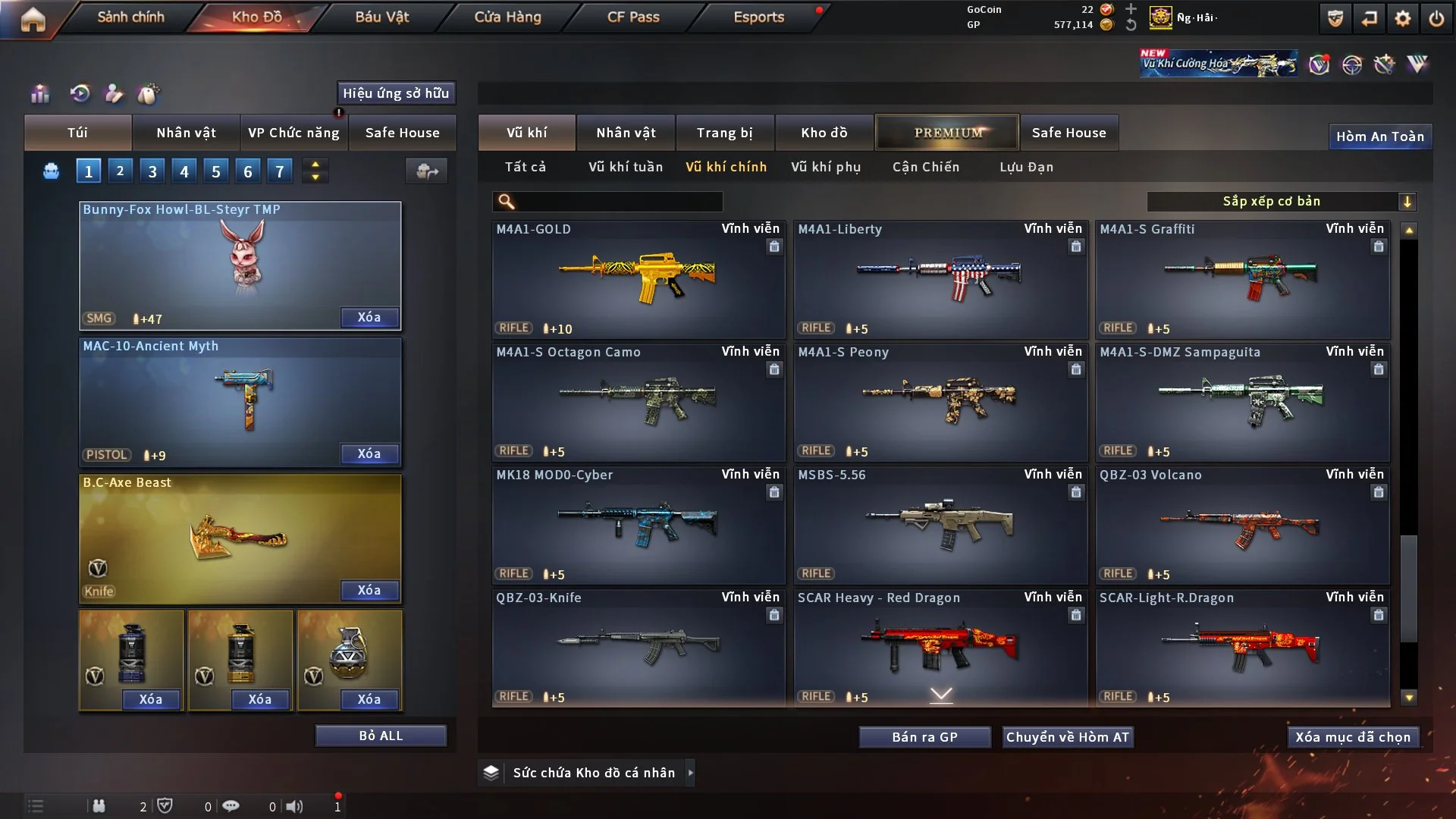Image resolution: width=1456 pixels, height=819 pixels.
Task: Pick the MK18 MOD0-Cyber weapon tile
Action: tap(638, 524)
